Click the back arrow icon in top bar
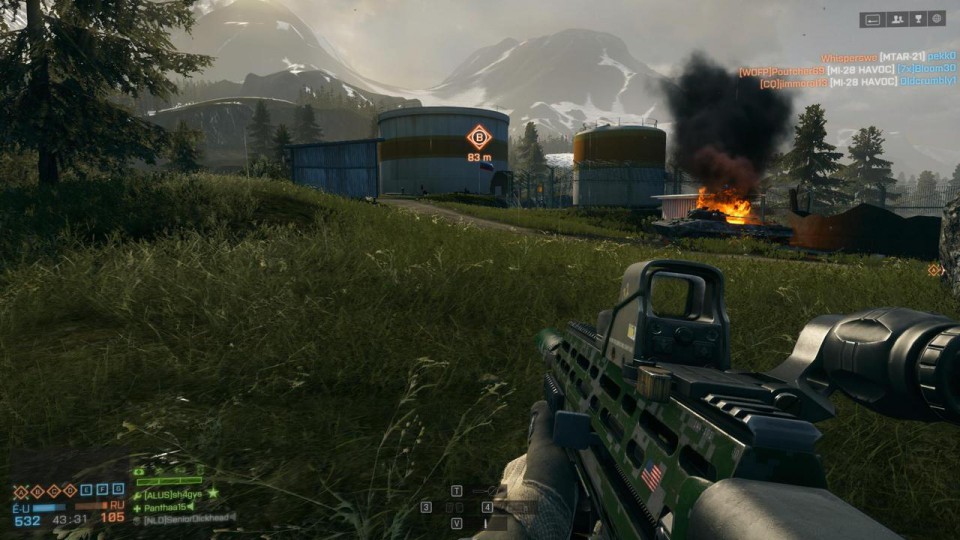 coord(872,18)
